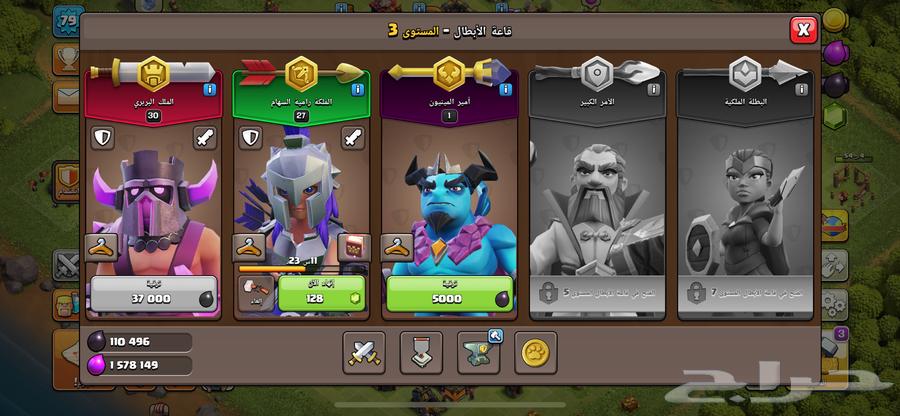This screenshot has height=416, width=900.
Task: Open the crossed swords bottom button
Action: (364, 352)
